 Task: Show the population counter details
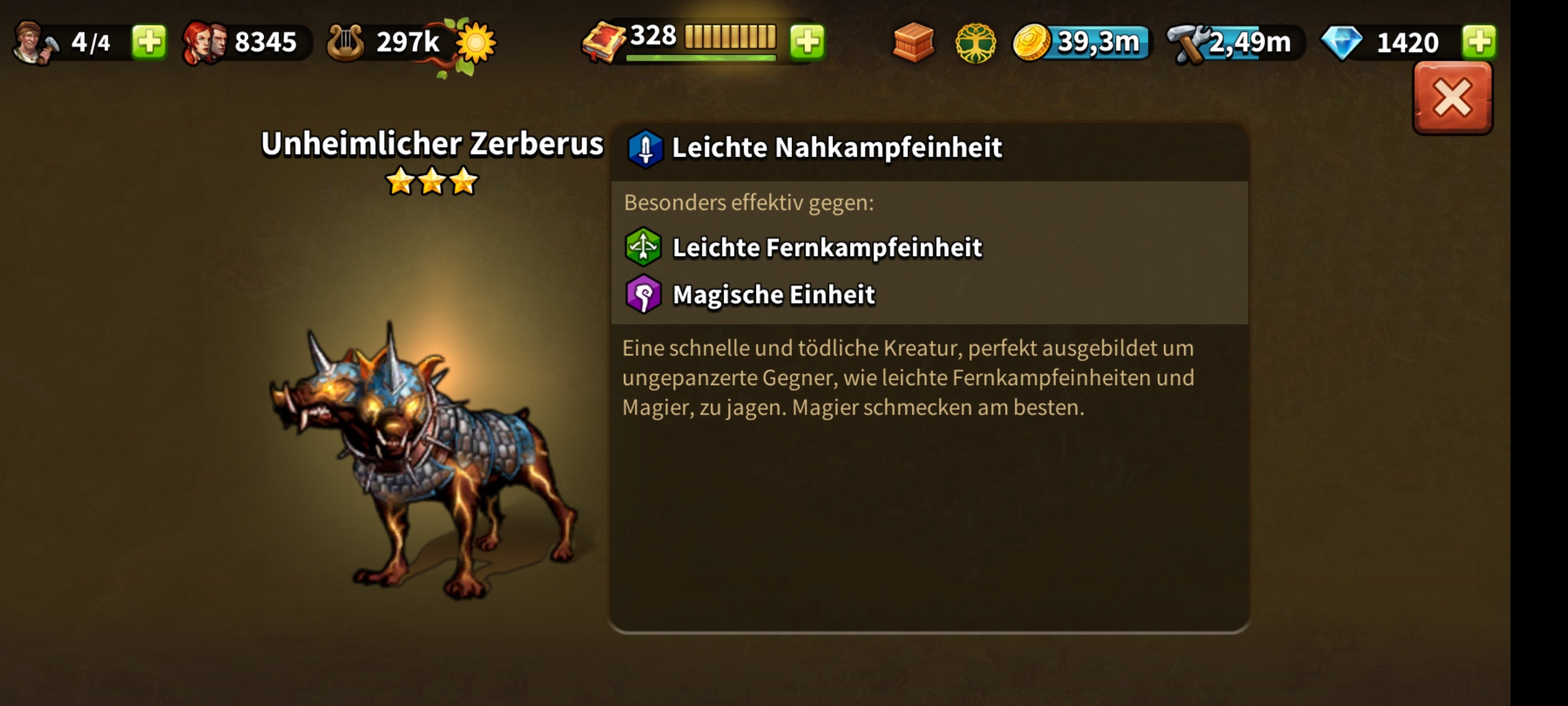(x=242, y=42)
